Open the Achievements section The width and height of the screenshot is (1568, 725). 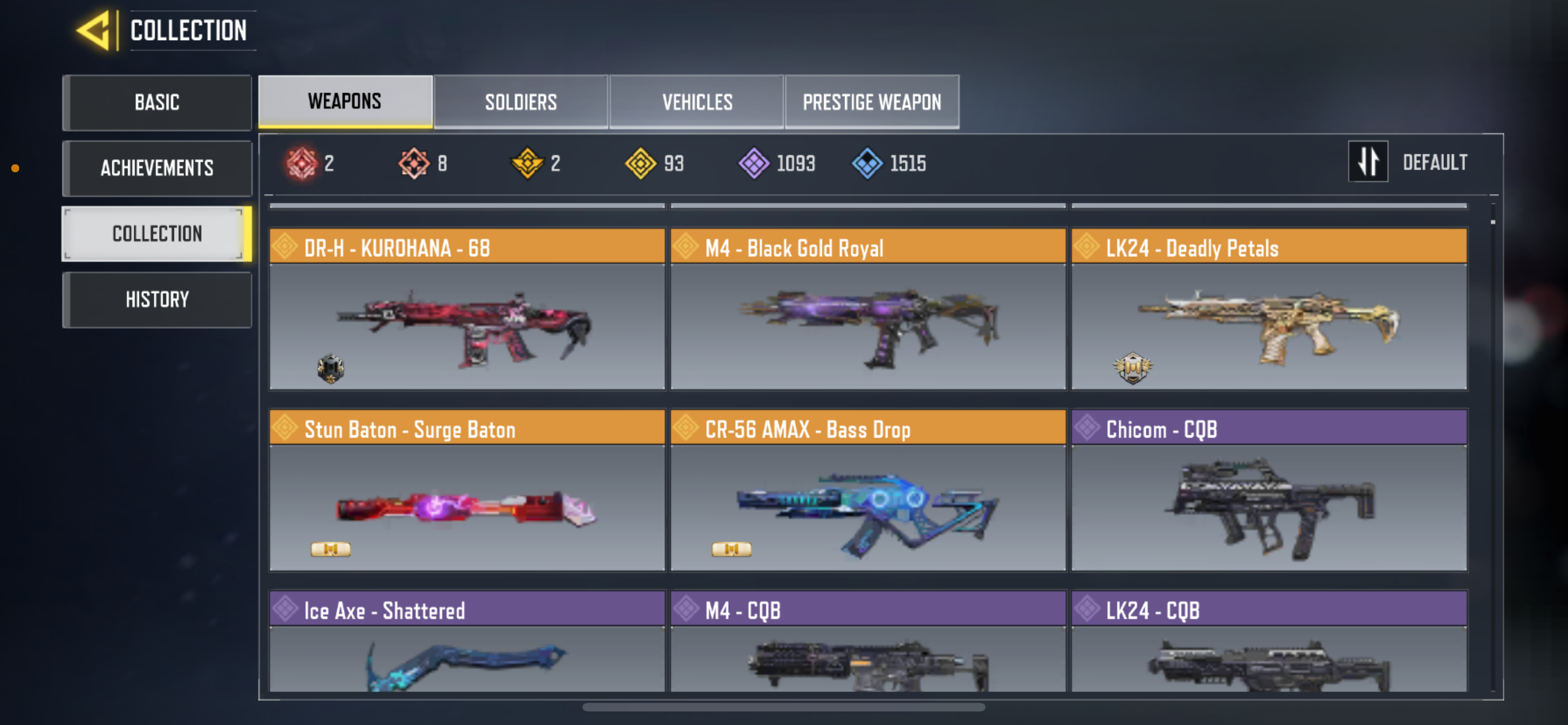(x=157, y=168)
